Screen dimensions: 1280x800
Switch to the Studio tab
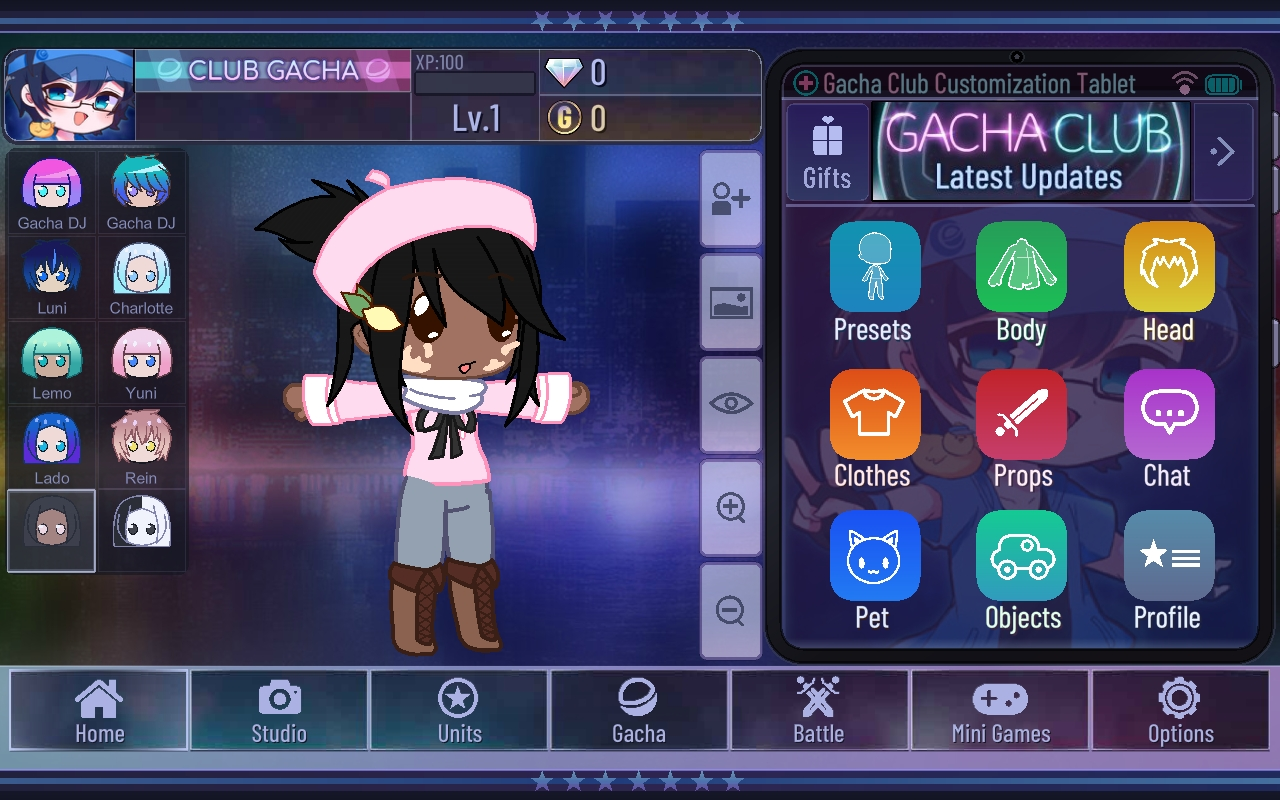[x=279, y=710]
